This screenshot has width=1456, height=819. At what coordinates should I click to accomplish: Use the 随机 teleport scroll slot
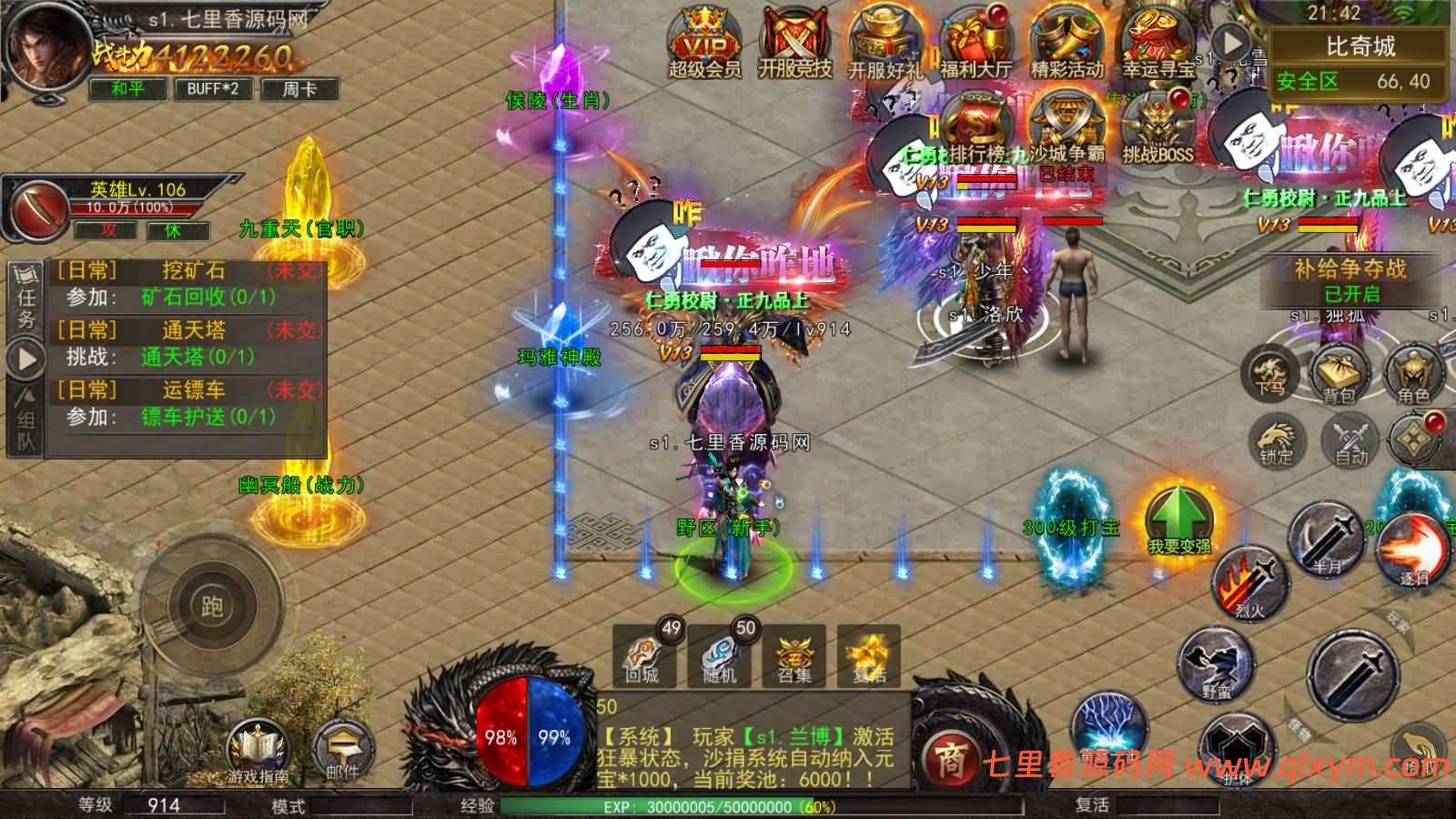[721, 653]
